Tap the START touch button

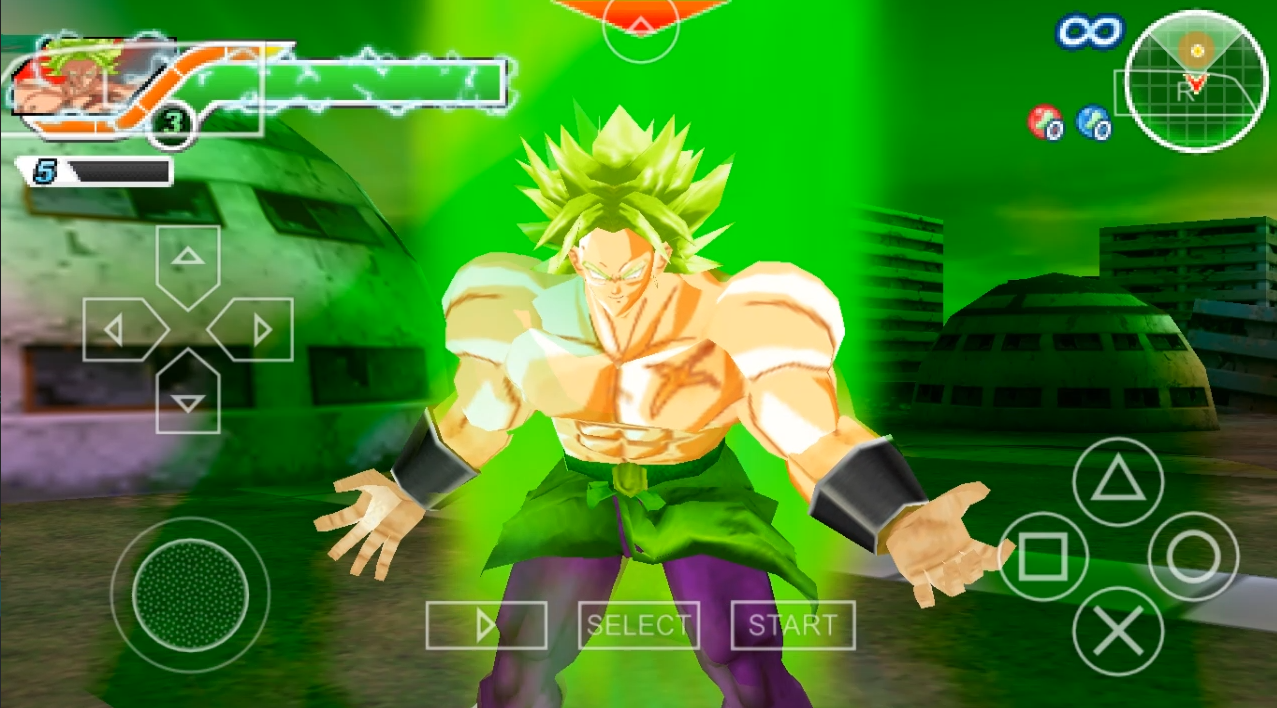pos(793,625)
